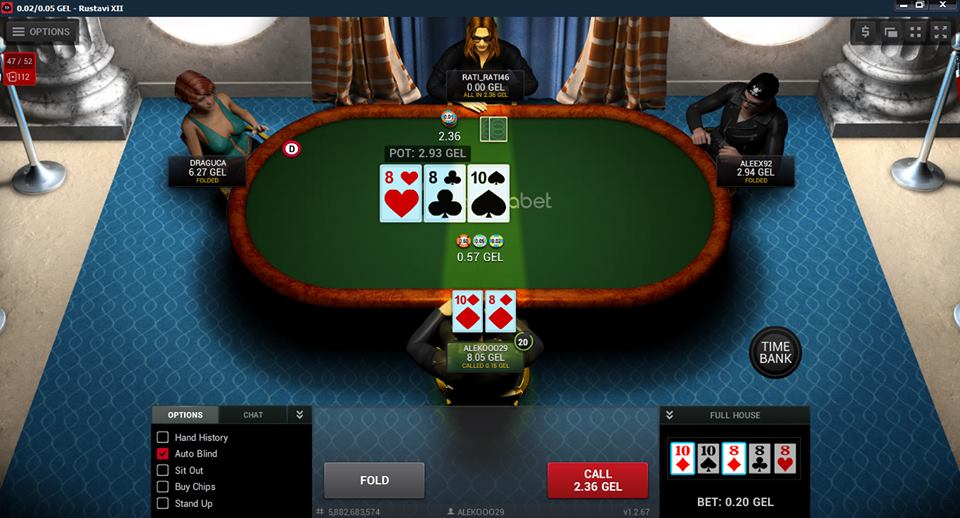Check the Buy Chips option
This screenshot has width=960, height=518.
[163, 487]
